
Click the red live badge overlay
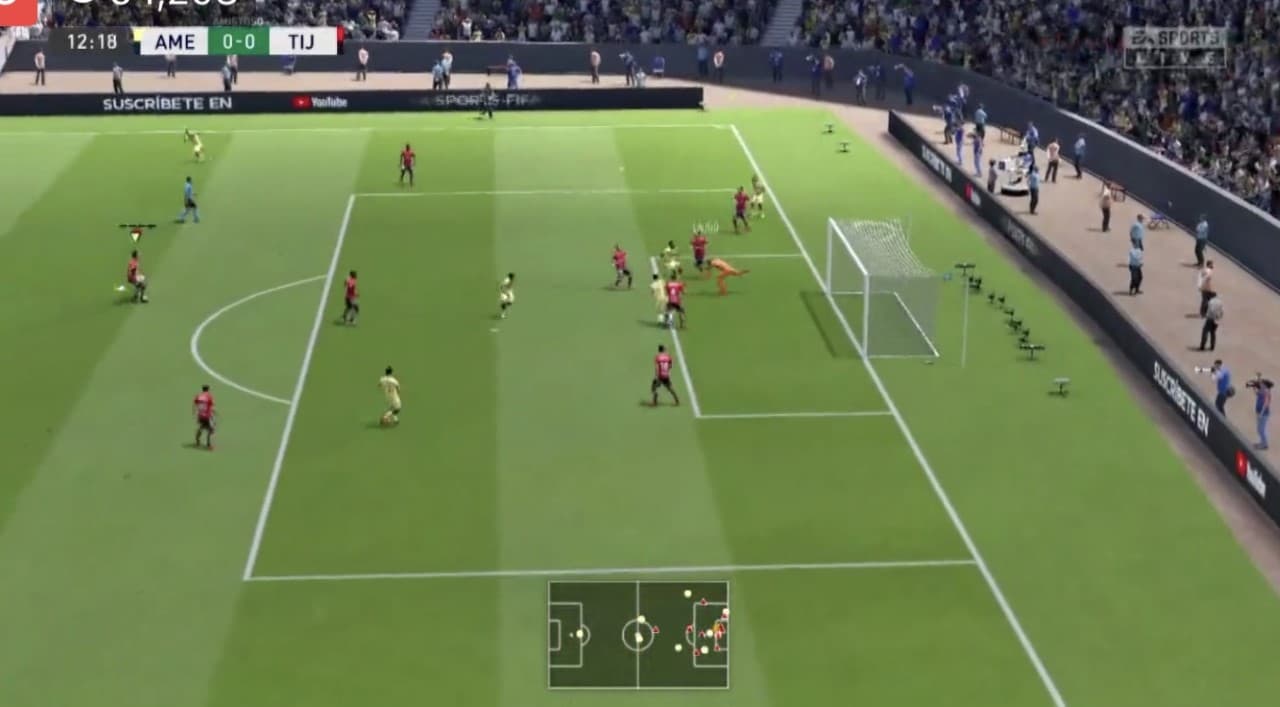(x=19, y=11)
